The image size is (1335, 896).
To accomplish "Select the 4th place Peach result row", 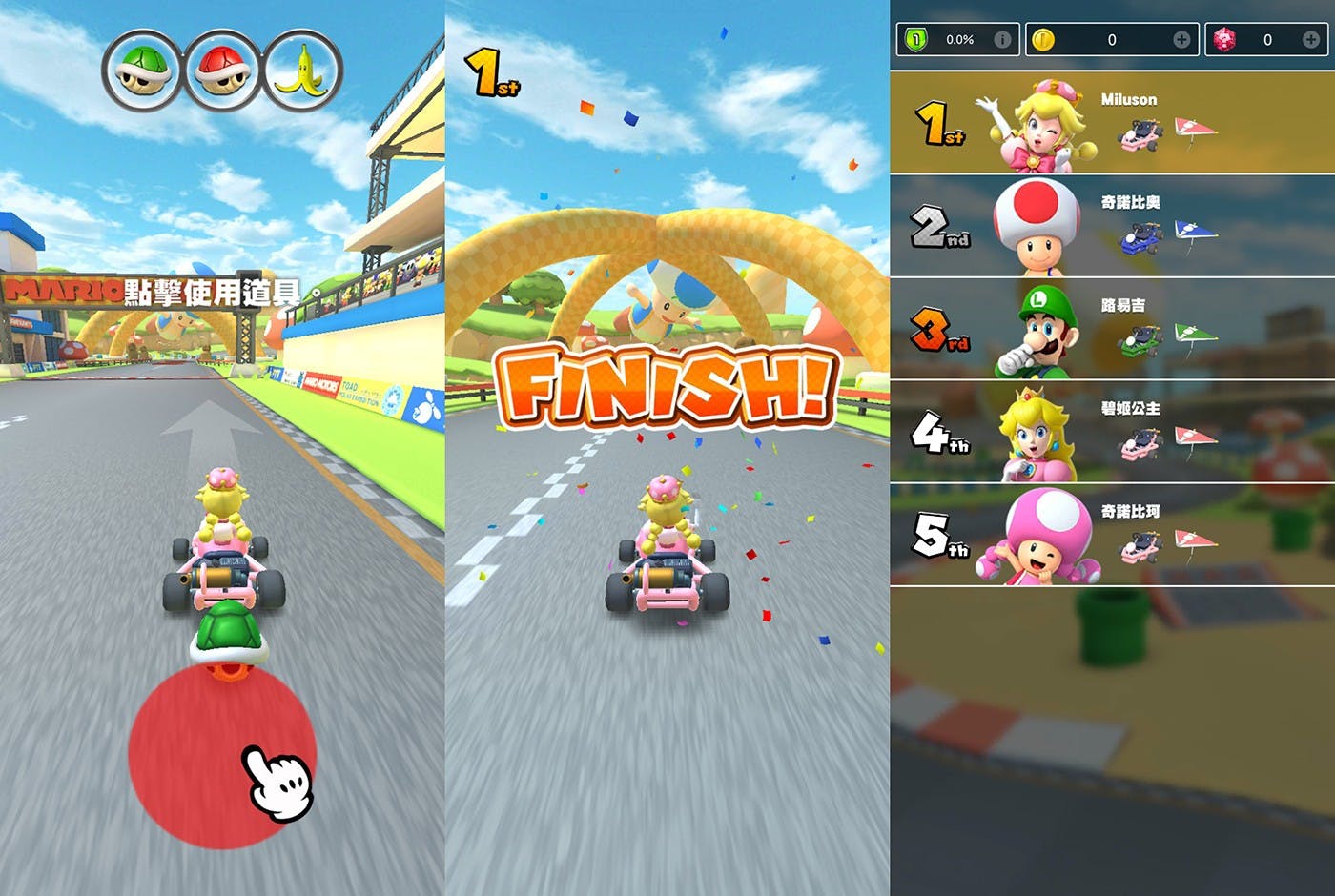I will coord(1112,432).
